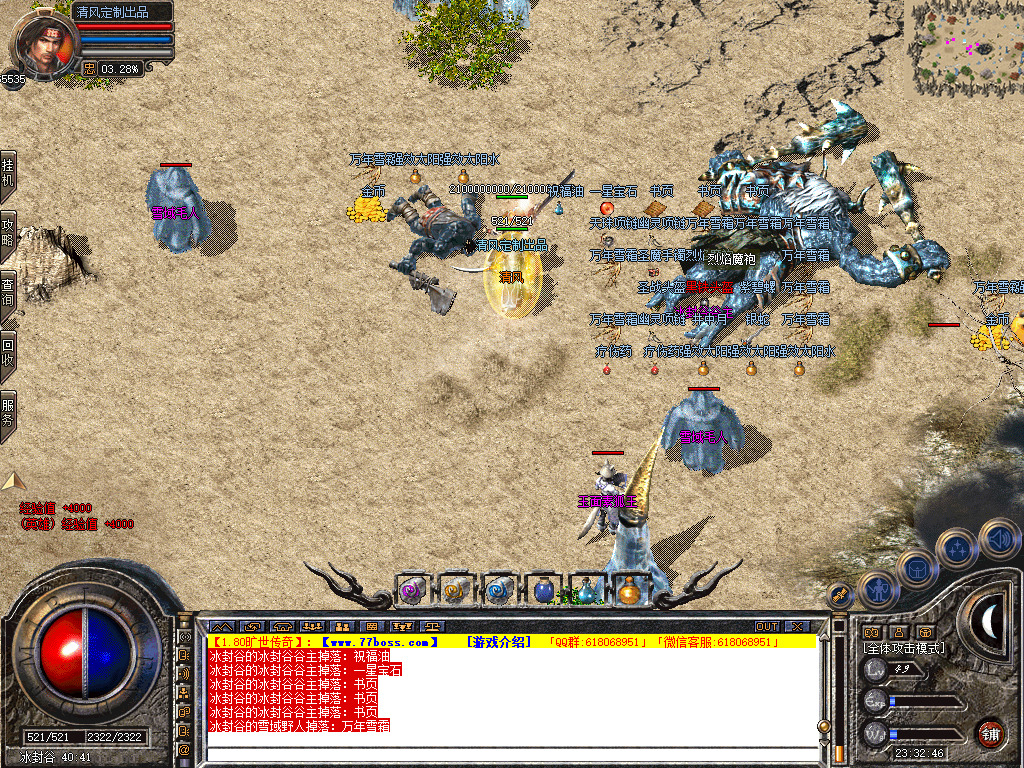Toggle sound with the speaker orb

999,540
